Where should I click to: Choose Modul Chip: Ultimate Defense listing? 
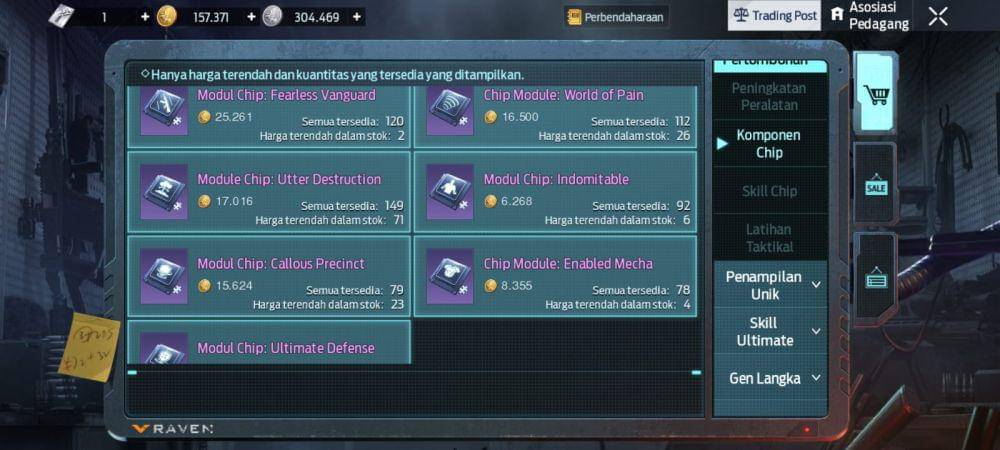pyautogui.click(x=268, y=346)
